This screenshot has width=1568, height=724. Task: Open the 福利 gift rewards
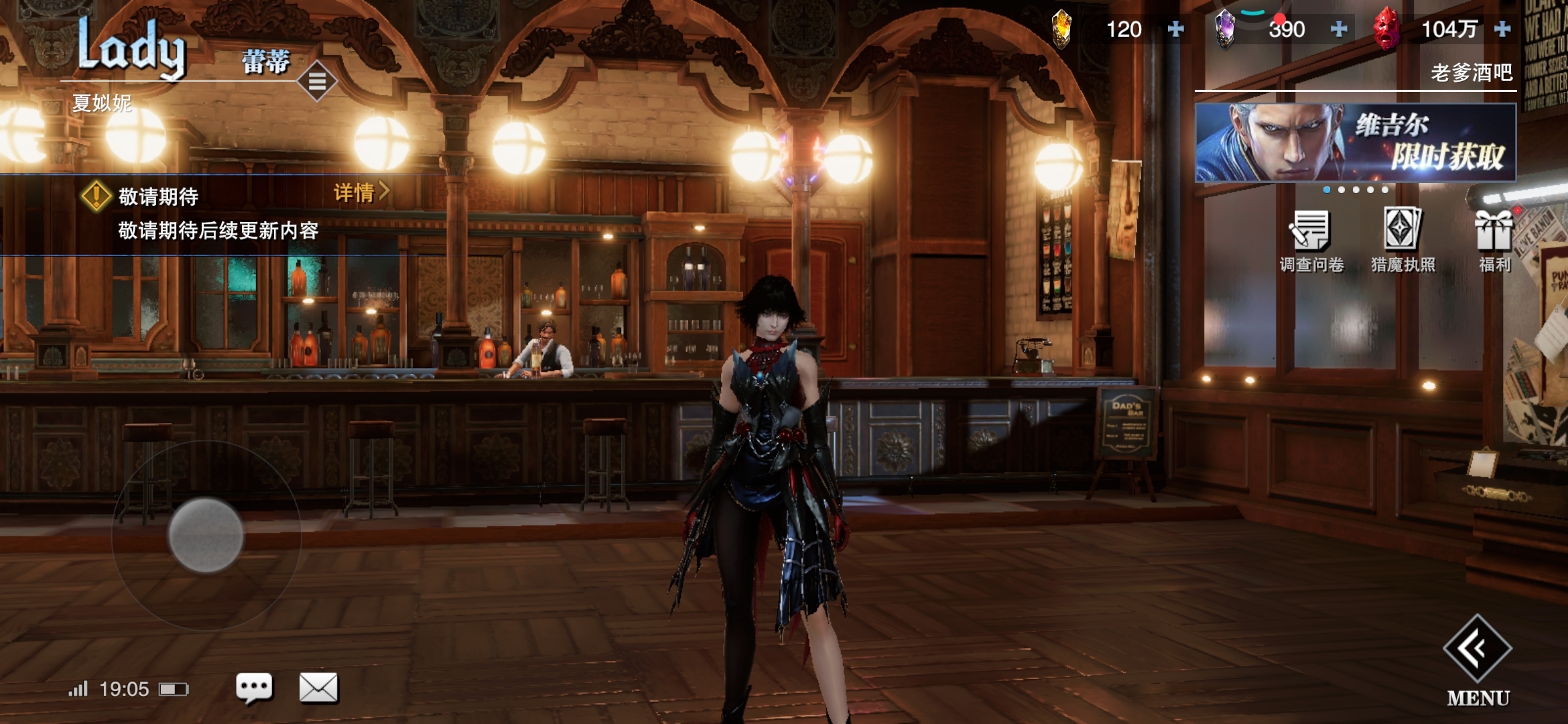1494,240
